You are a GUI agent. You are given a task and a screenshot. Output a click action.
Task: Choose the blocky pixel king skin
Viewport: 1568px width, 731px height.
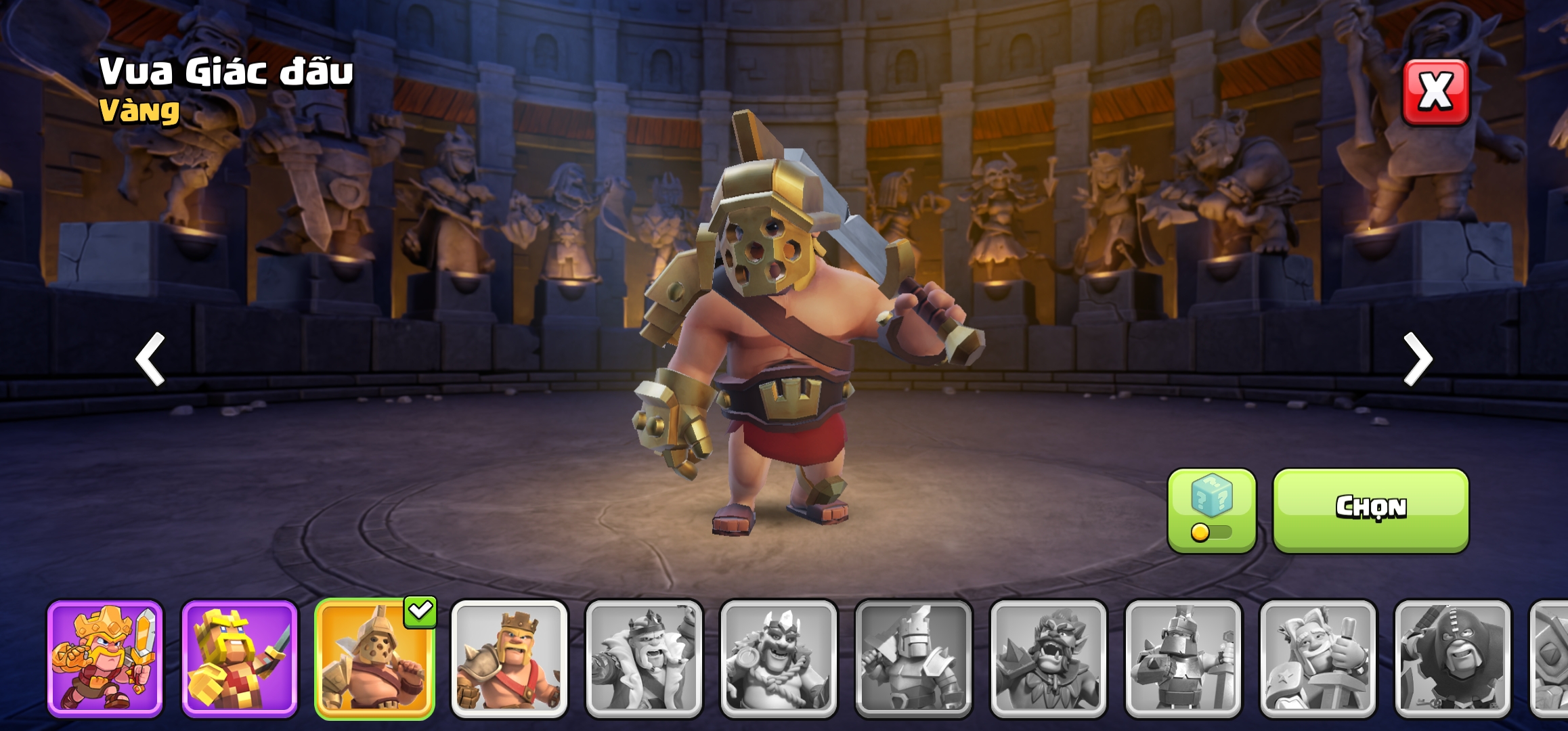tap(240, 658)
